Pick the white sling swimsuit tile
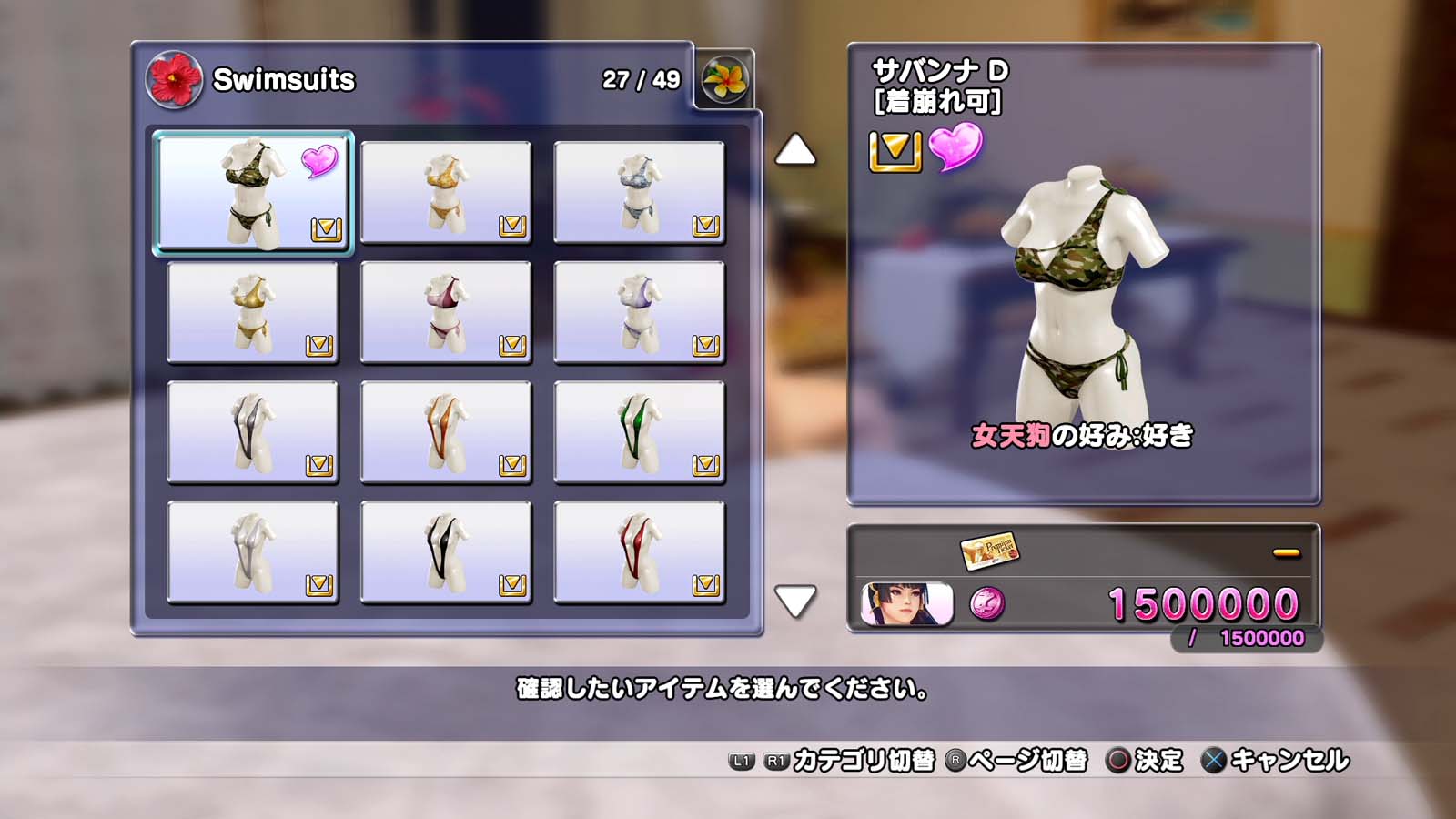 click(x=253, y=552)
